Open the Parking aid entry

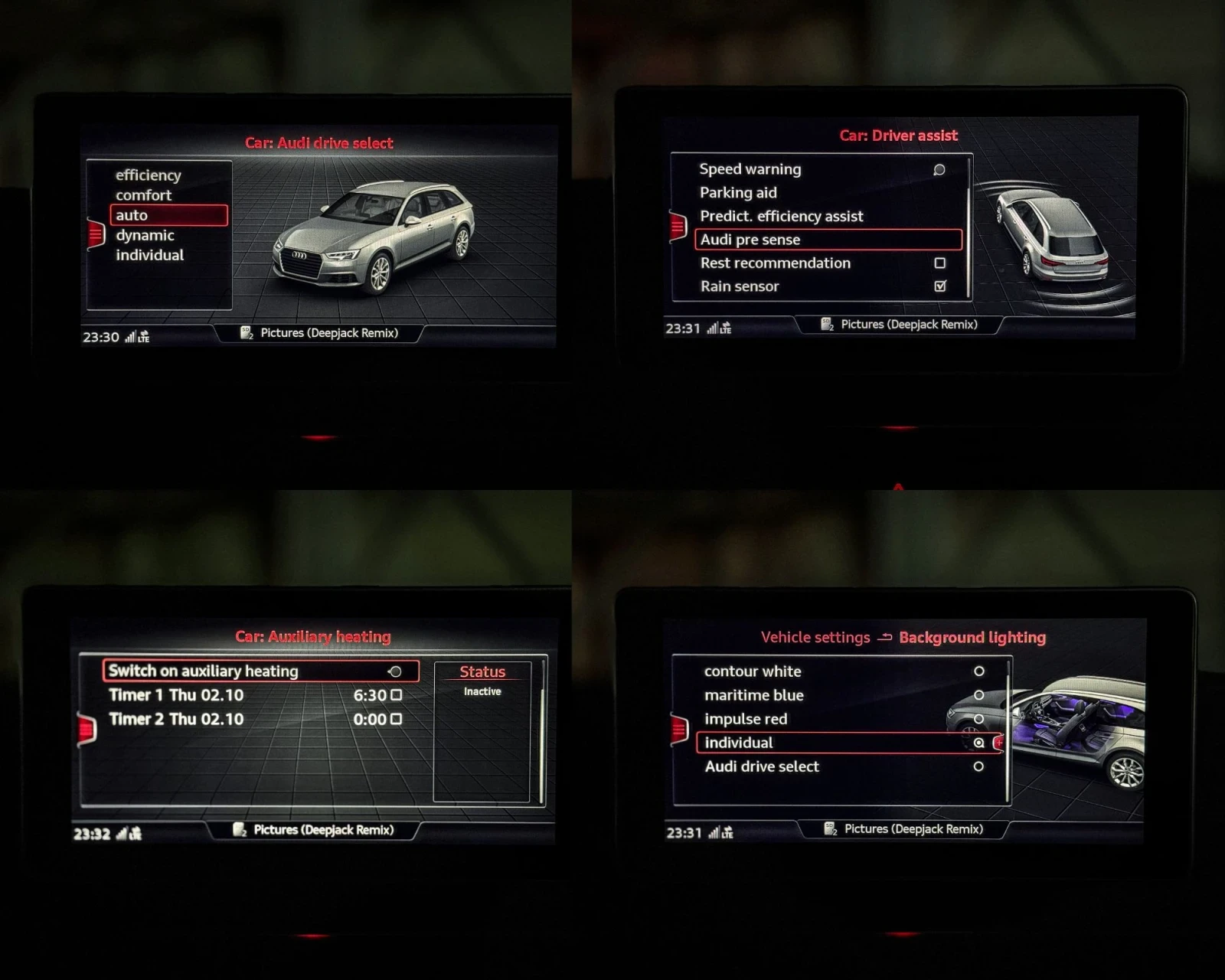[738, 193]
